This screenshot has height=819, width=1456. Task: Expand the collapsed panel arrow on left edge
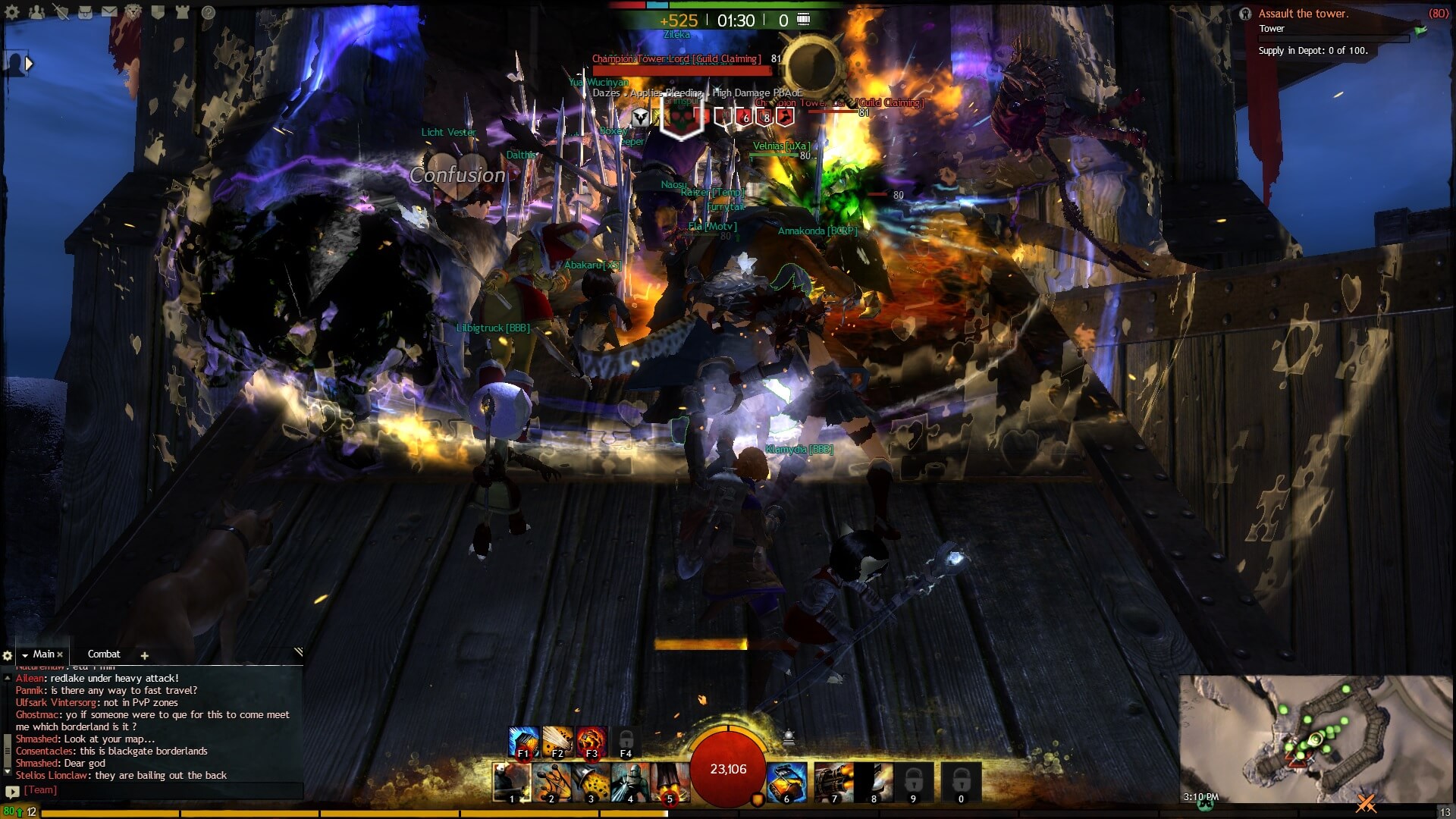click(x=29, y=64)
